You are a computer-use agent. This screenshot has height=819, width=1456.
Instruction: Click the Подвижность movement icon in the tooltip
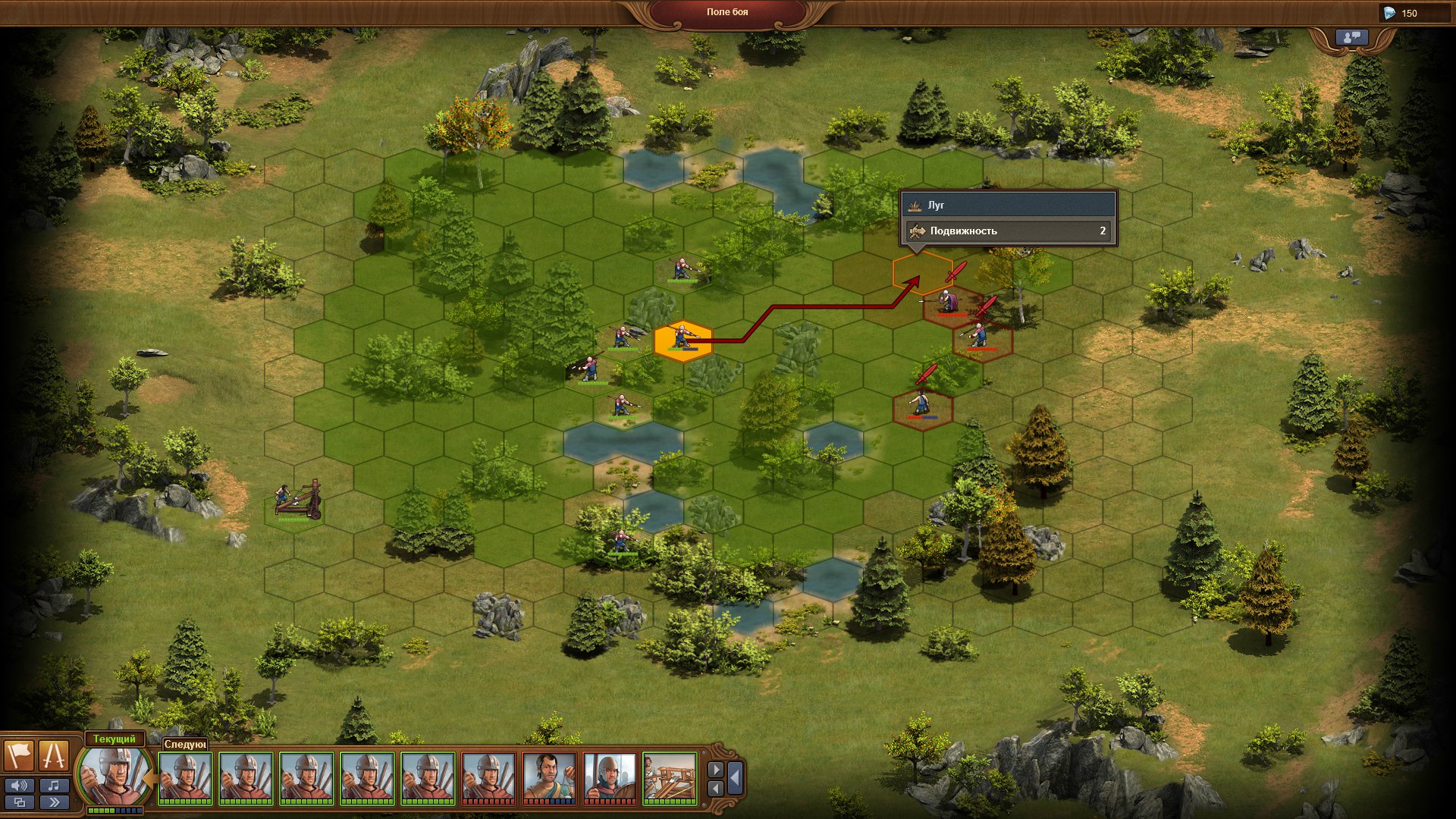click(917, 230)
